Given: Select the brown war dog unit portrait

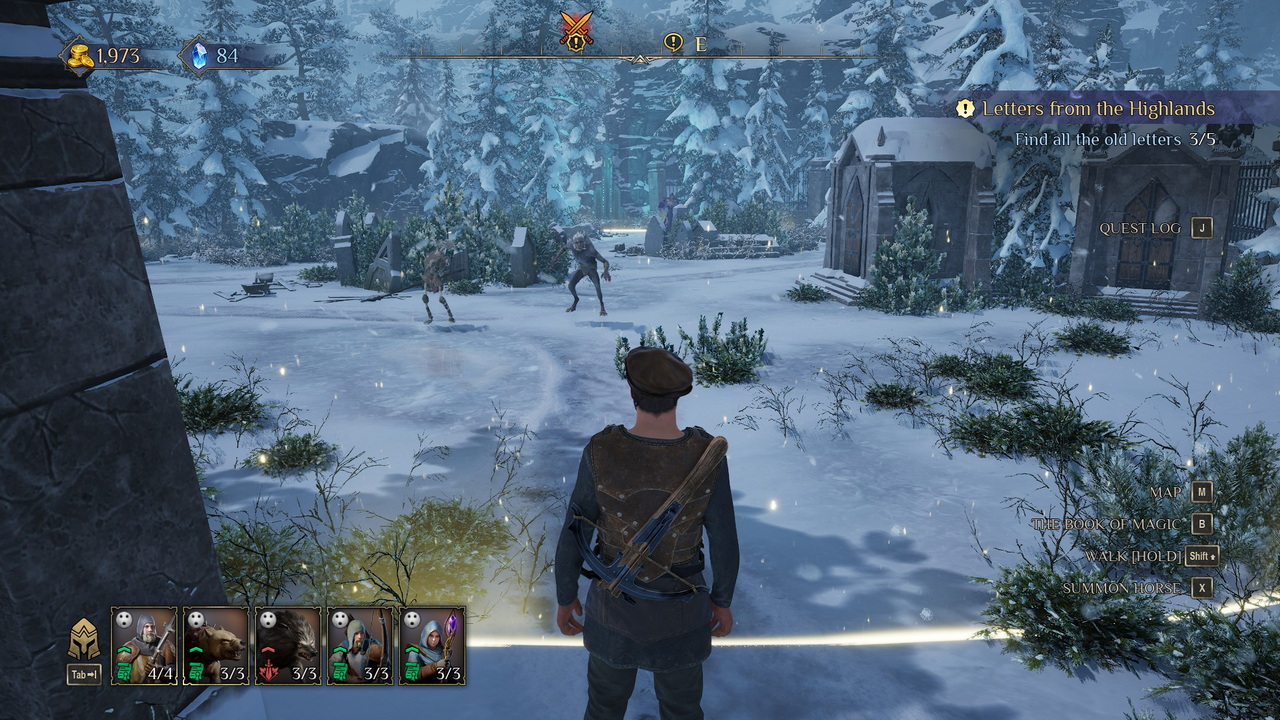Looking at the screenshot, I should (x=216, y=645).
